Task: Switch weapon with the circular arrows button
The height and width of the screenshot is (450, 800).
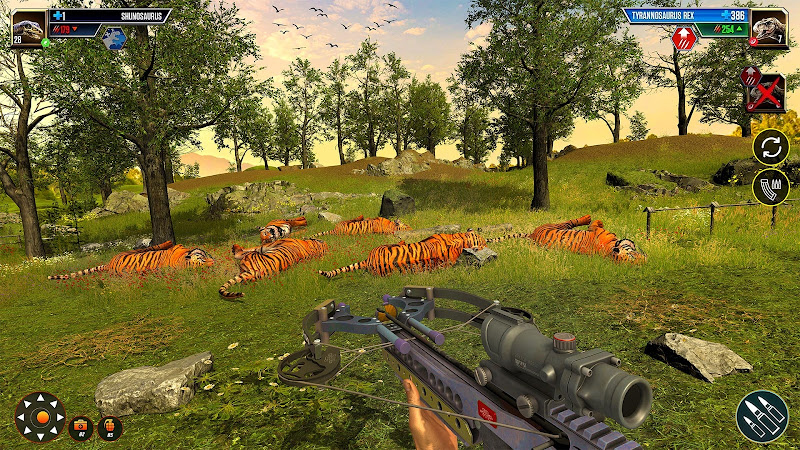Action: (771, 148)
